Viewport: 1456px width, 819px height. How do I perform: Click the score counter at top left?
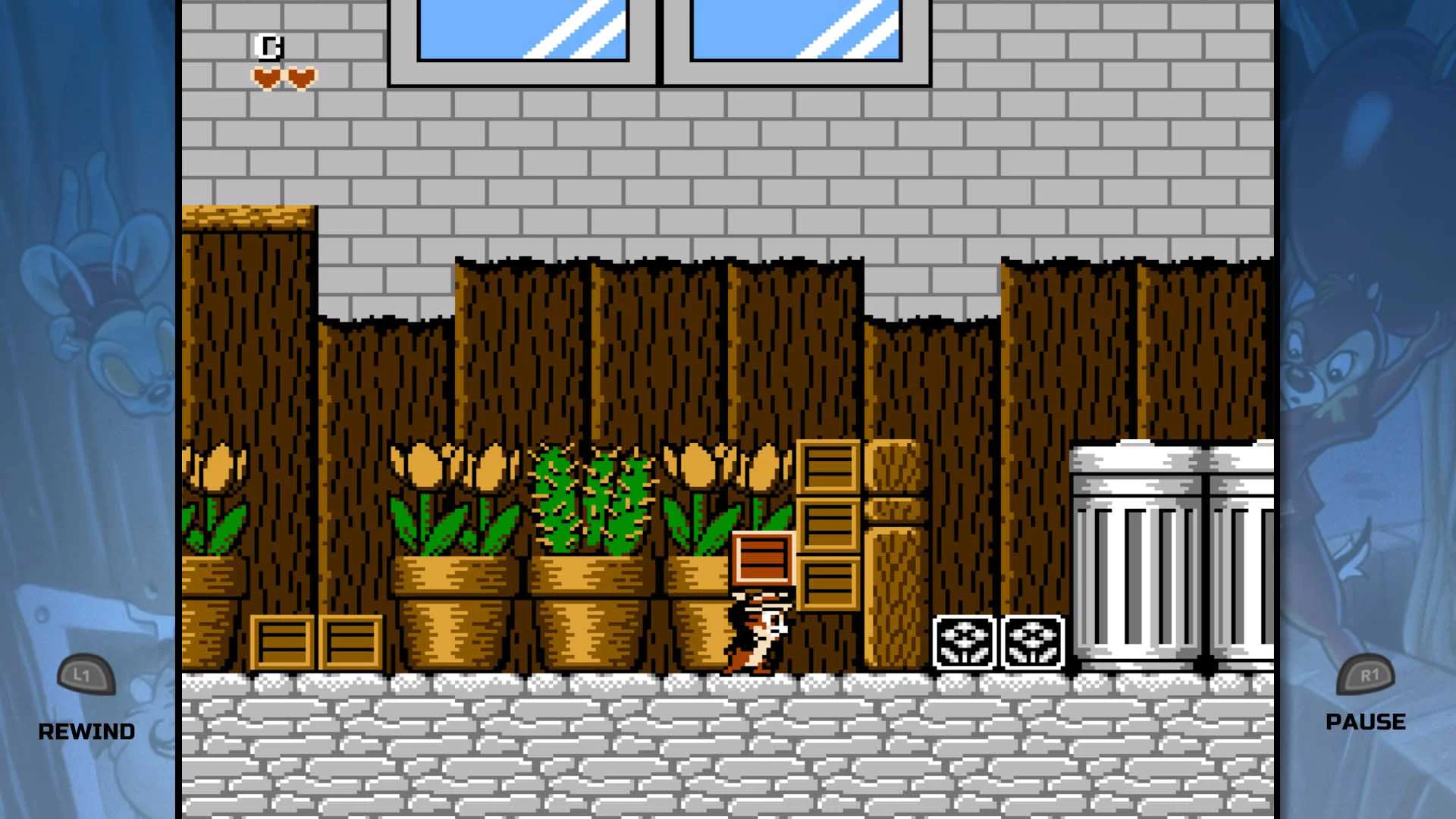click(270, 47)
